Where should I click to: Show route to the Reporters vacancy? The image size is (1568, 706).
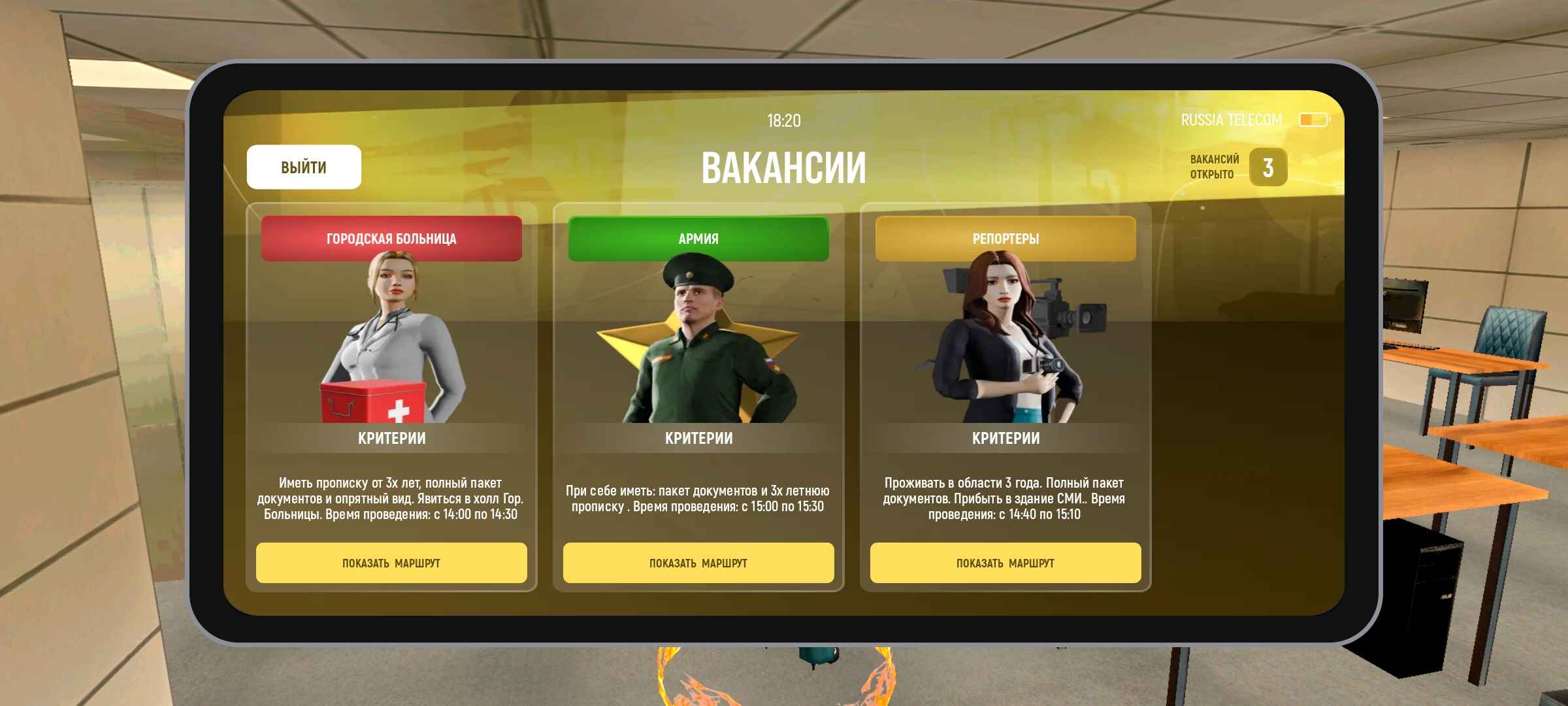(1005, 563)
